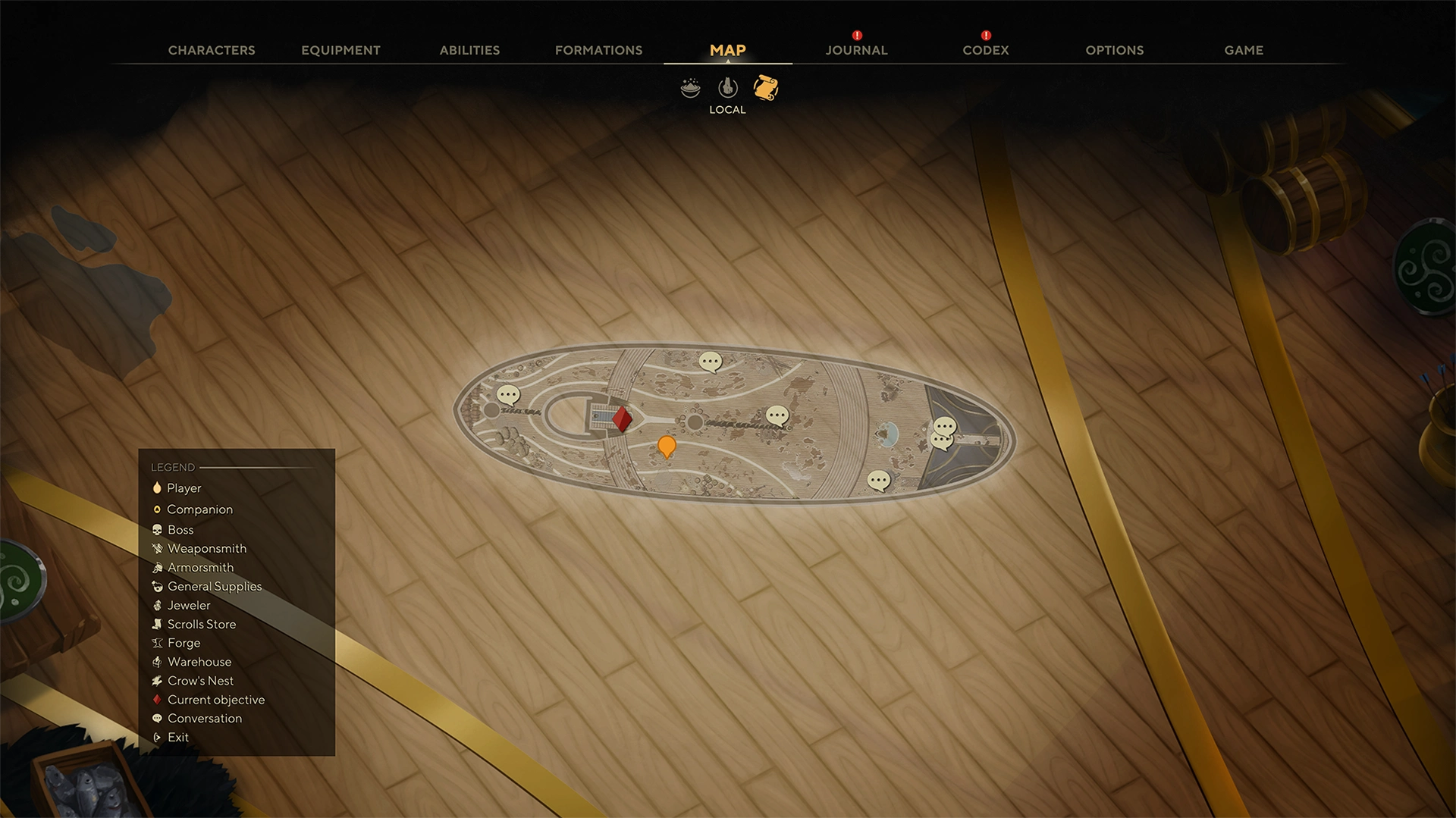Click the Jeweler ring icon in the legend
The image size is (1456, 818).
coord(158,605)
